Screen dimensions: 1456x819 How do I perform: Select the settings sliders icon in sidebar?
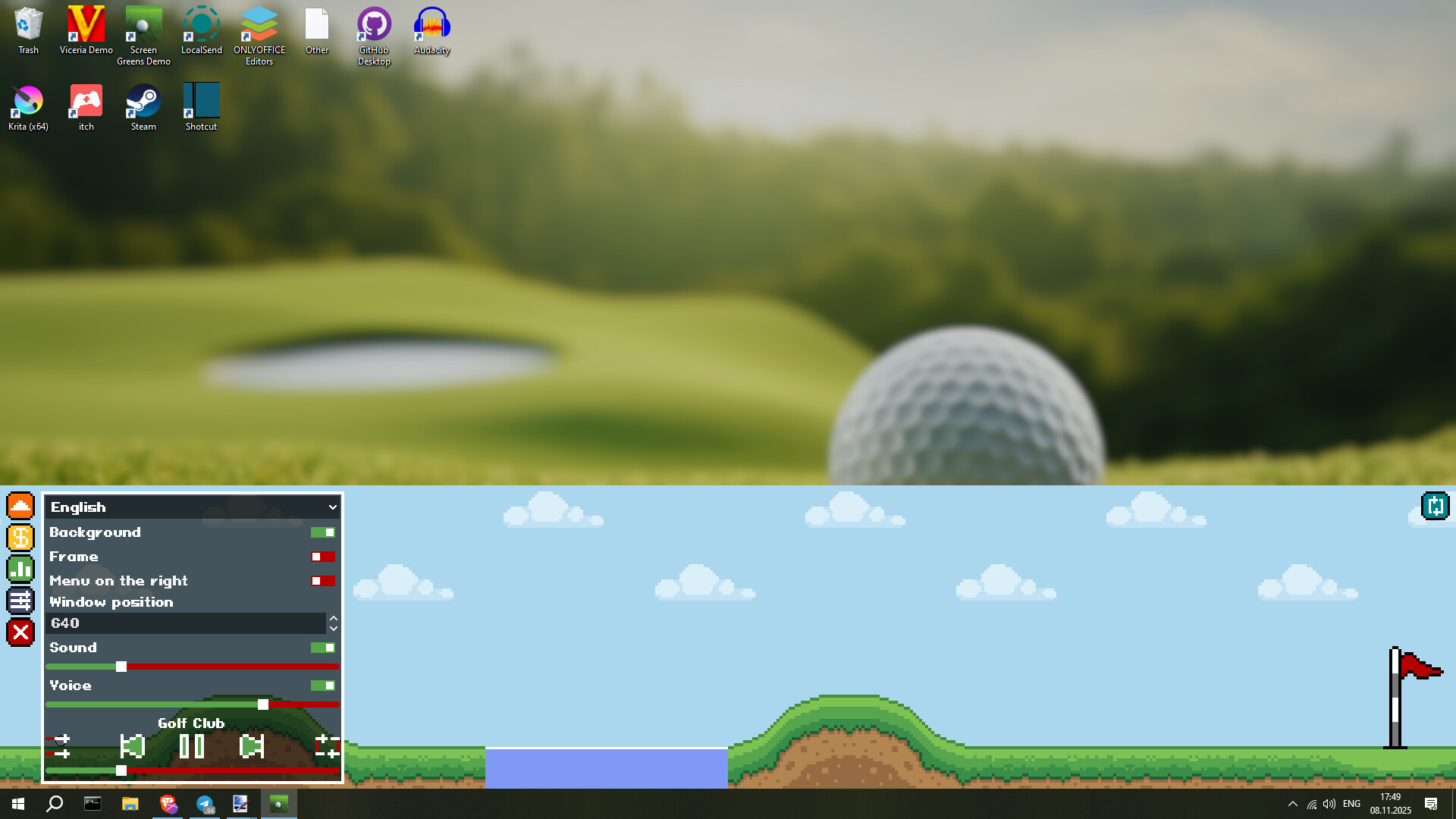pyautogui.click(x=20, y=600)
